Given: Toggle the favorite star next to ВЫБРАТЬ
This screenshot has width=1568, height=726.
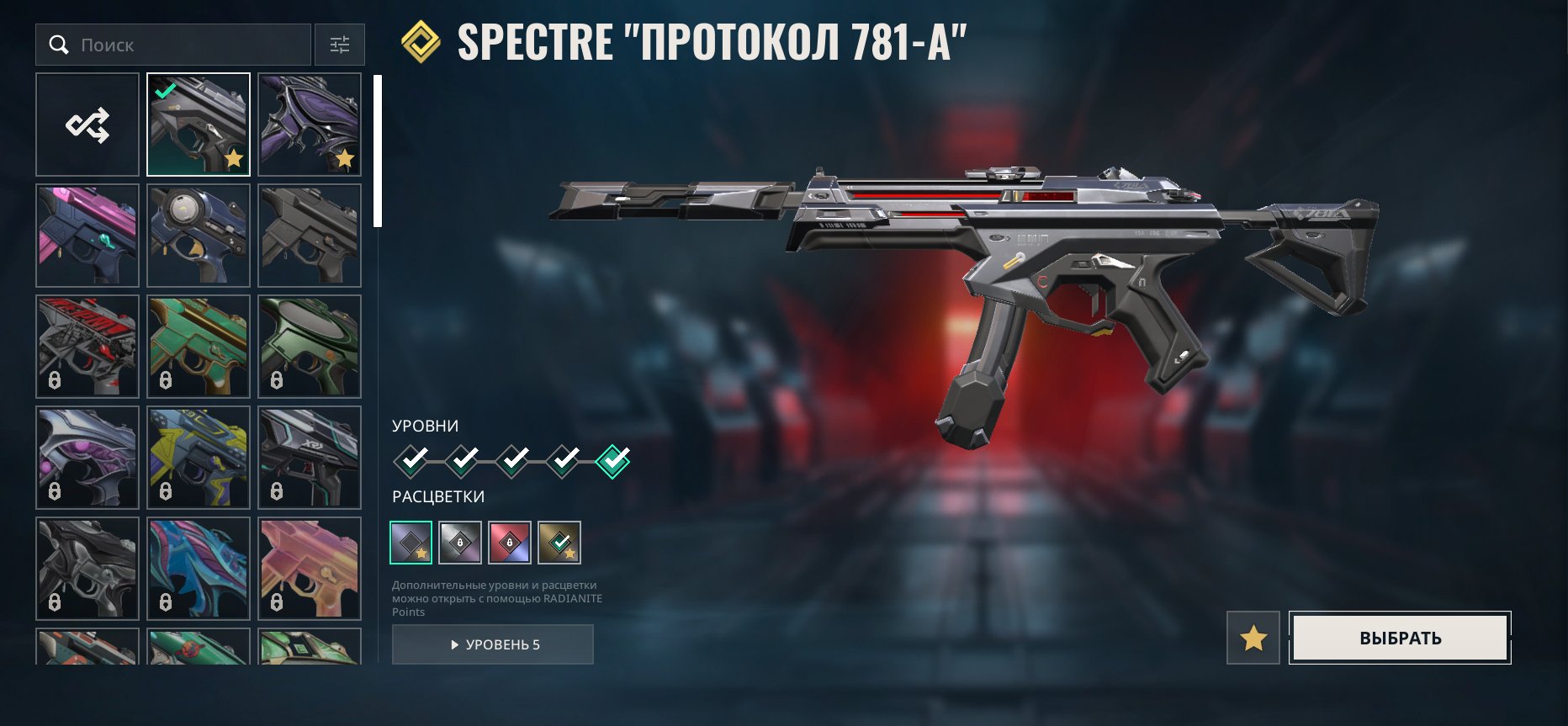Looking at the screenshot, I should [1254, 639].
